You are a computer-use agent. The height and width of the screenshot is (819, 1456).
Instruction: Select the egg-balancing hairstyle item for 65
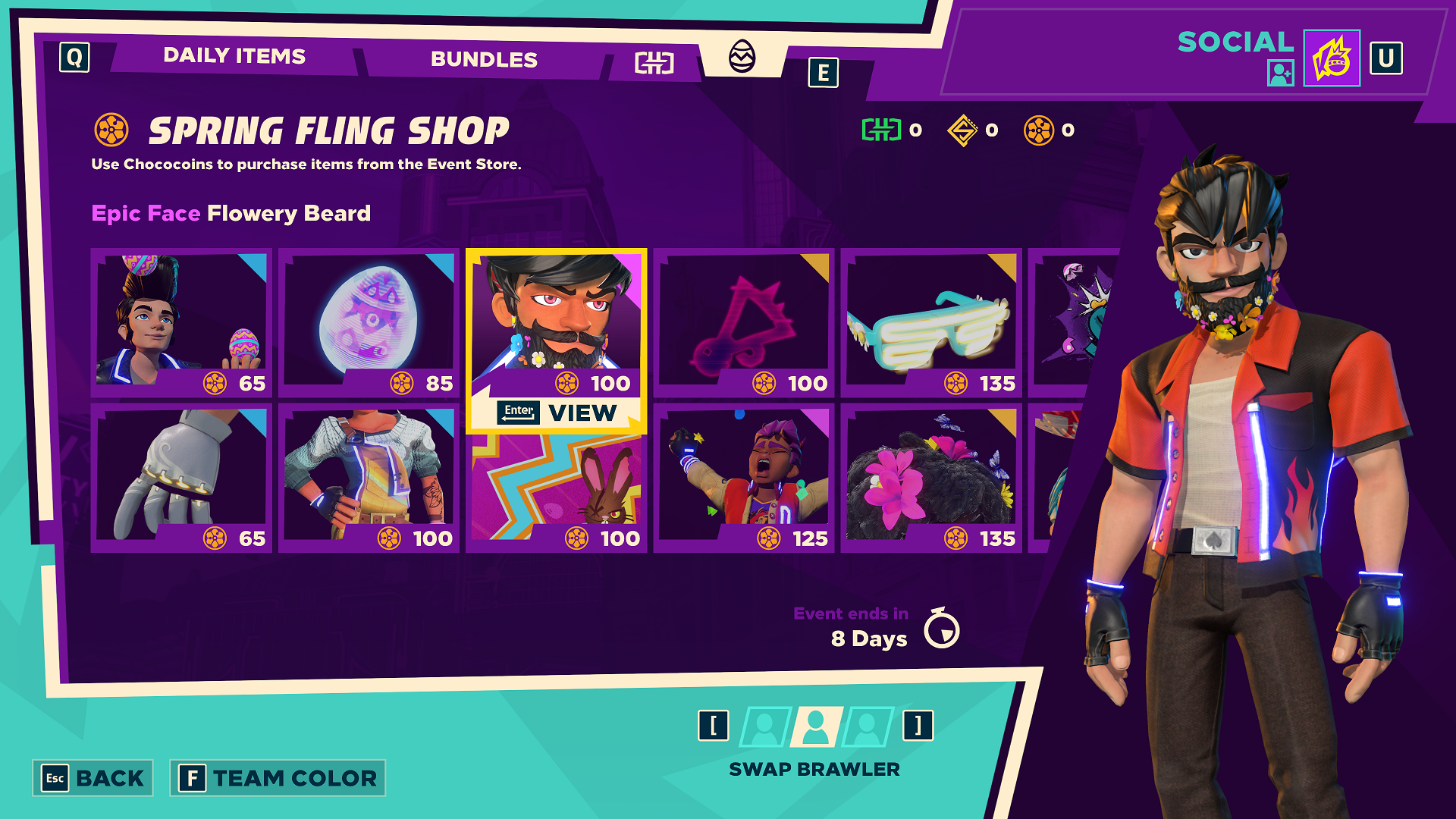pyautogui.click(x=181, y=322)
